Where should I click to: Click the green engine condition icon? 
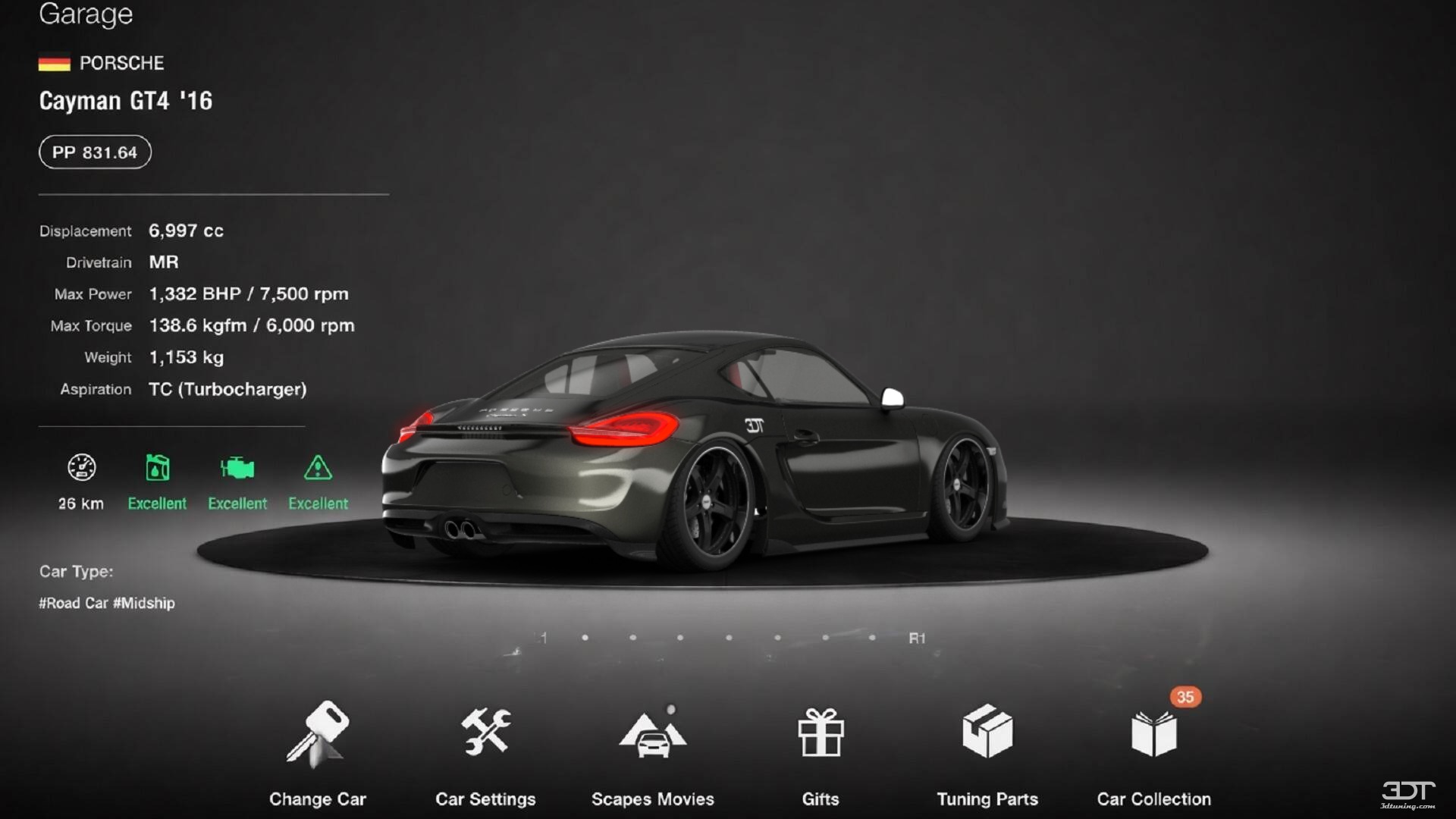pos(237,466)
